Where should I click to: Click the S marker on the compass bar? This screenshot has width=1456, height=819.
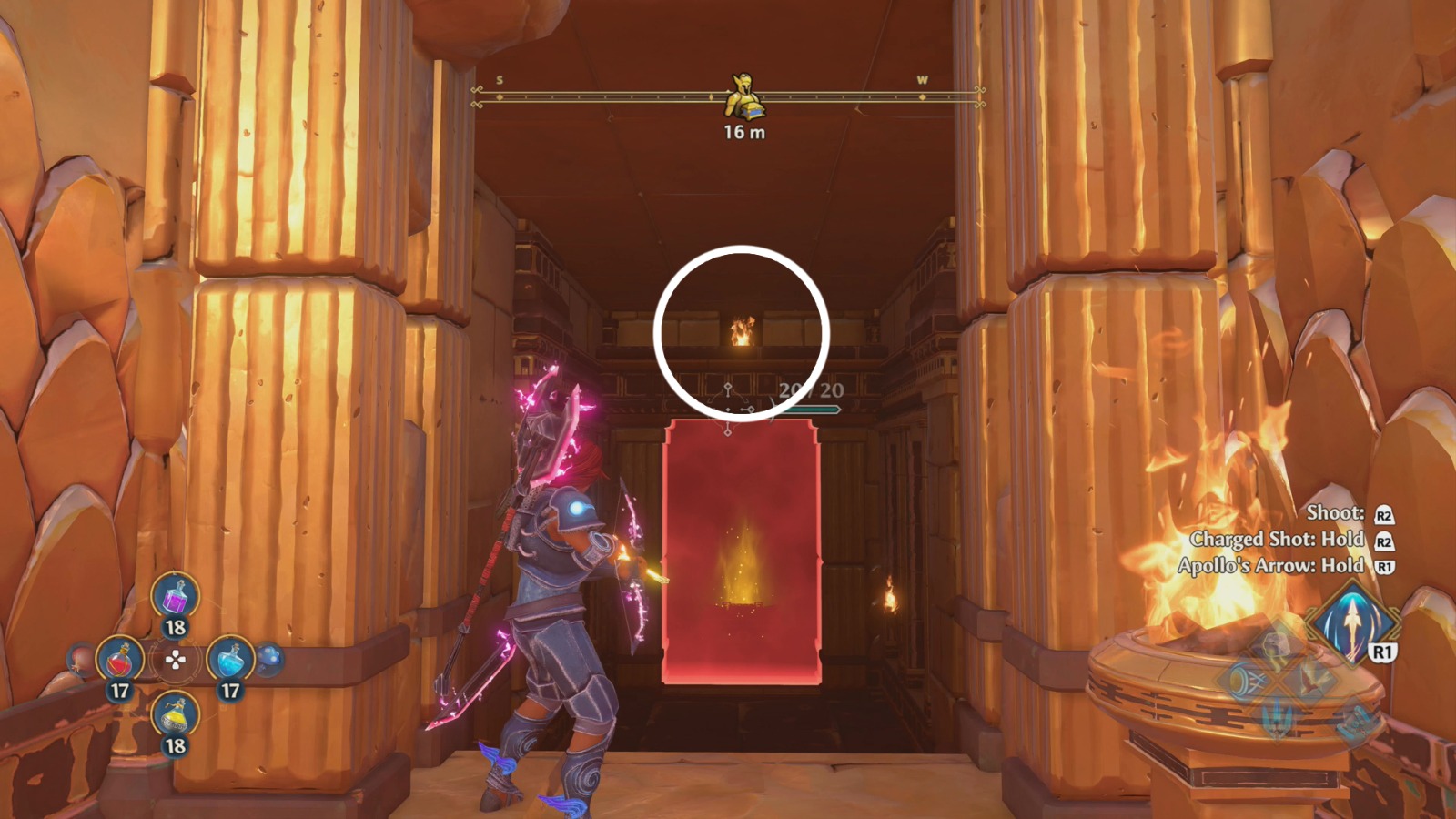pyautogui.click(x=499, y=81)
